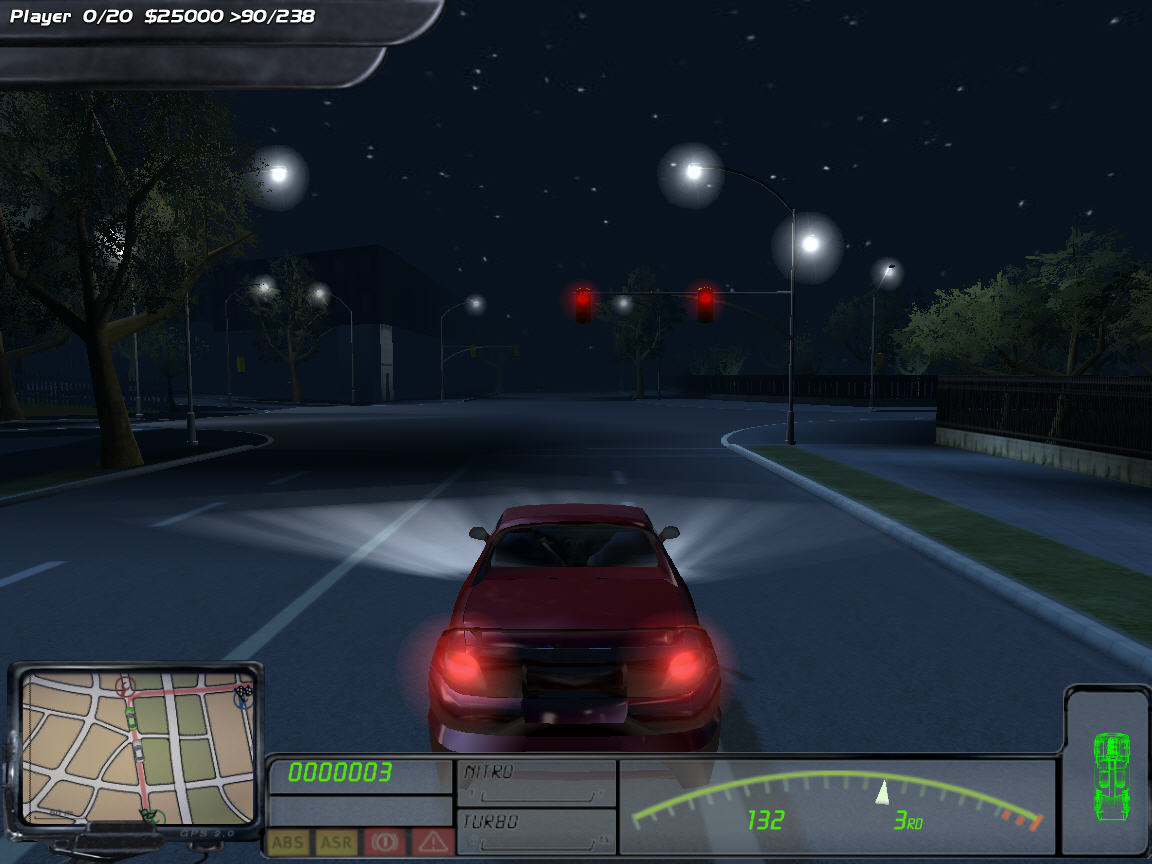
Task: Open the GPS minimap
Action: tap(137, 745)
